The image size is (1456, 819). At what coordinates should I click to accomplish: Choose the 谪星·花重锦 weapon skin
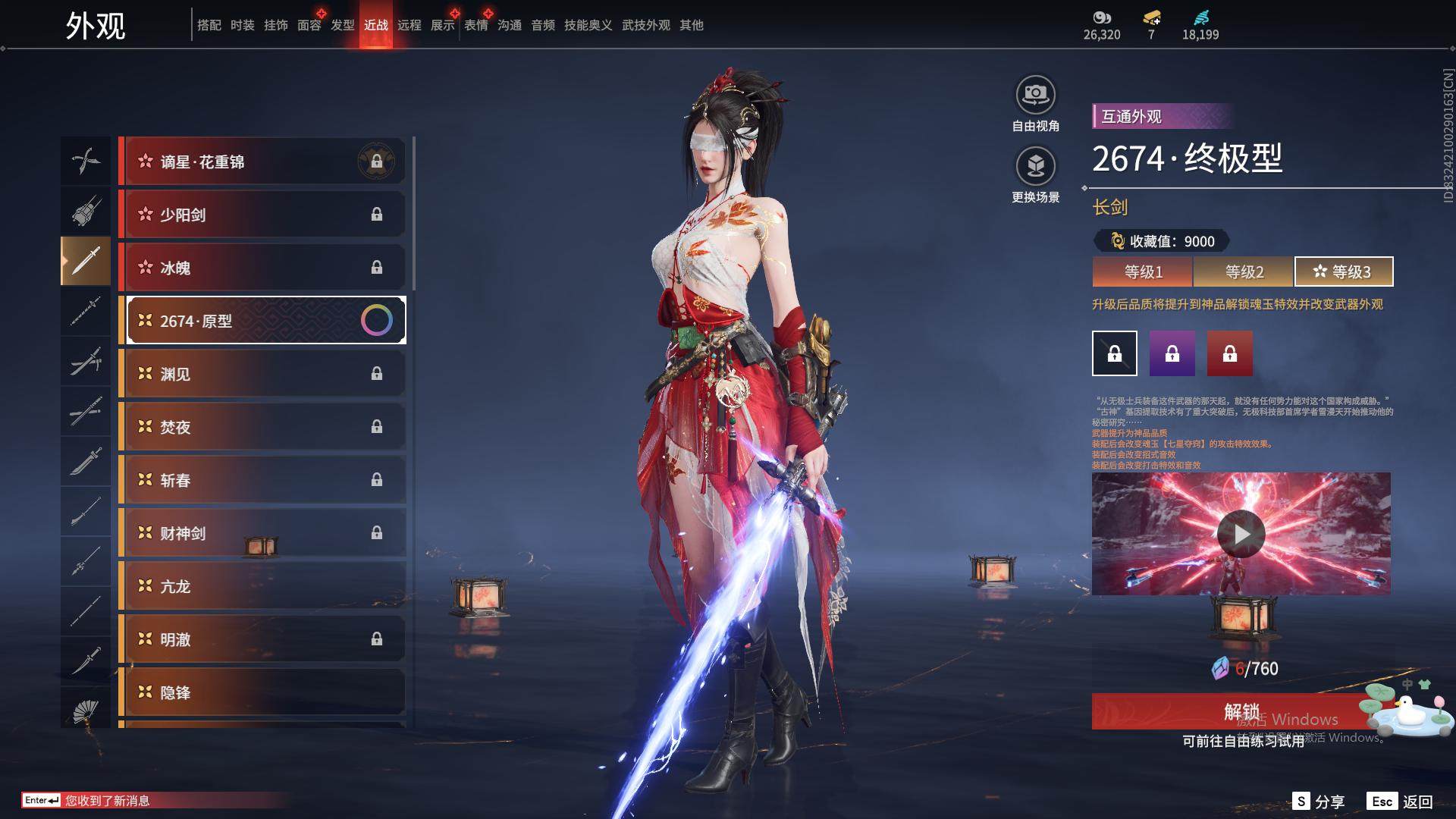262,162
